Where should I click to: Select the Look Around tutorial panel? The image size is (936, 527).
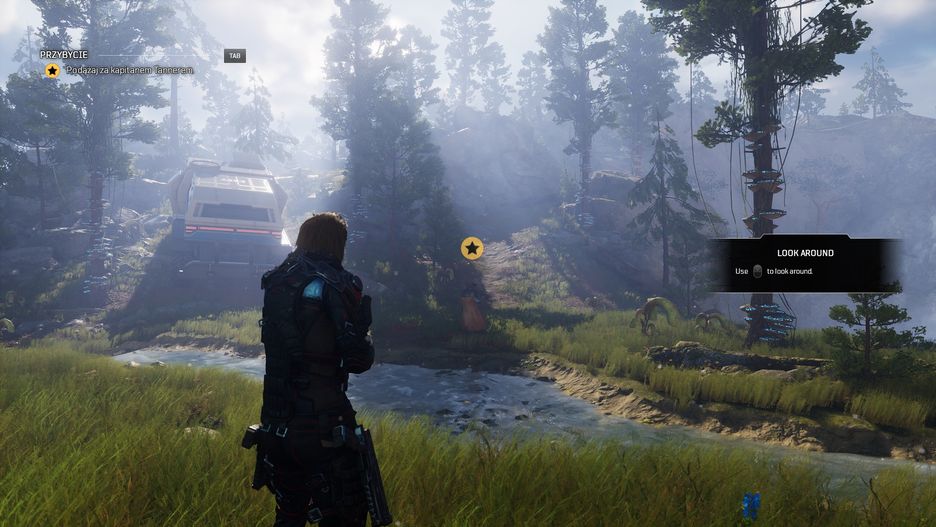click(805, 263)
